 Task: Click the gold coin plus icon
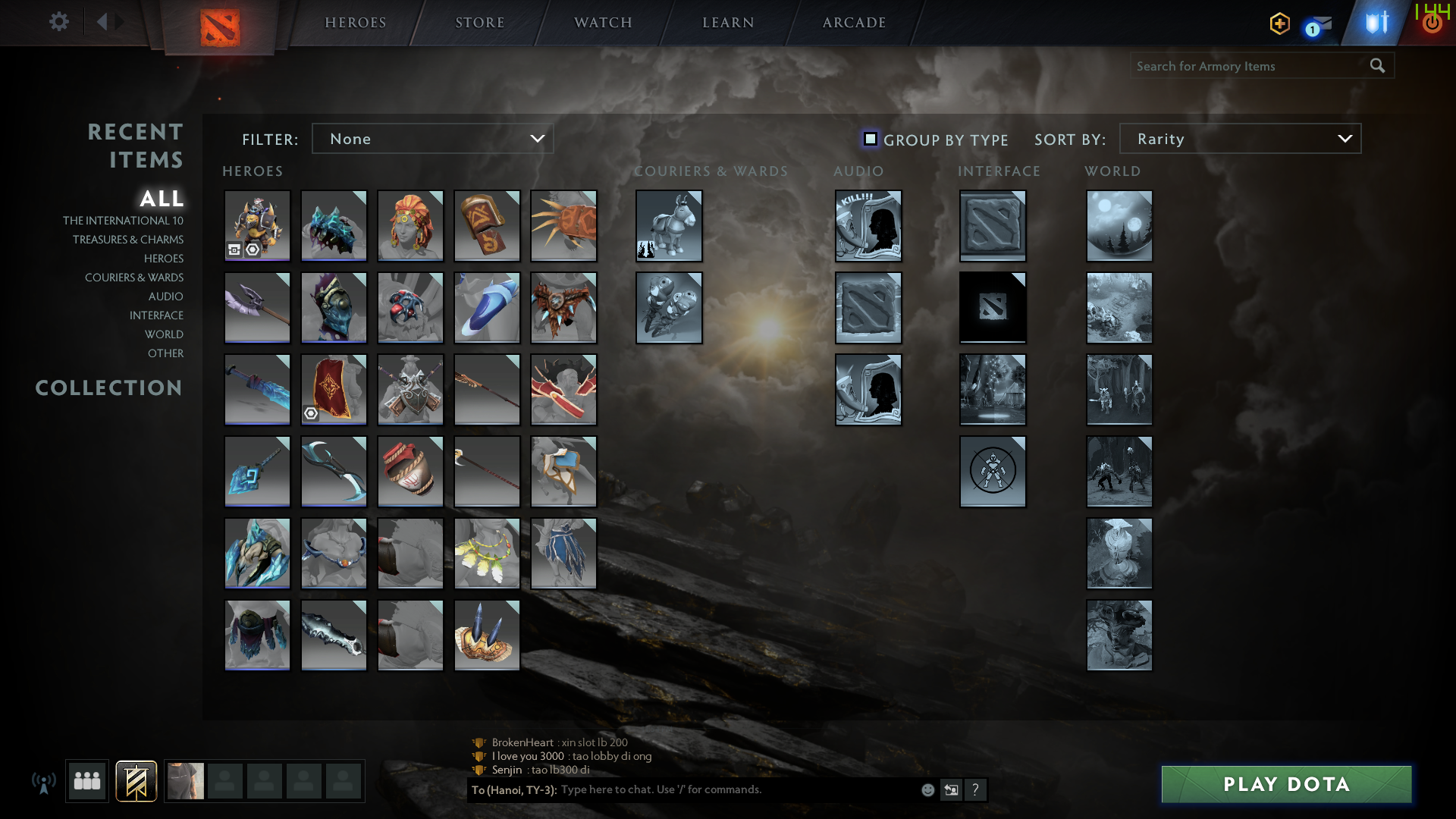click(x=1279, y=24)
